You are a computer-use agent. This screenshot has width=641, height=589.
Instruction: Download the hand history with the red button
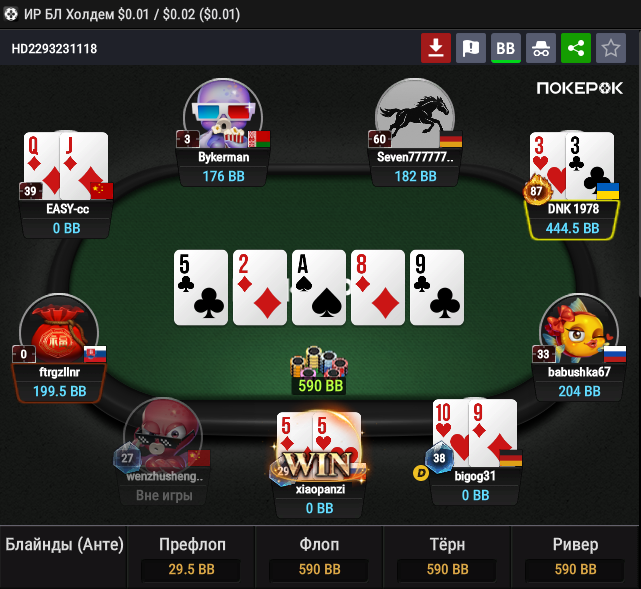tap(436, 48)
